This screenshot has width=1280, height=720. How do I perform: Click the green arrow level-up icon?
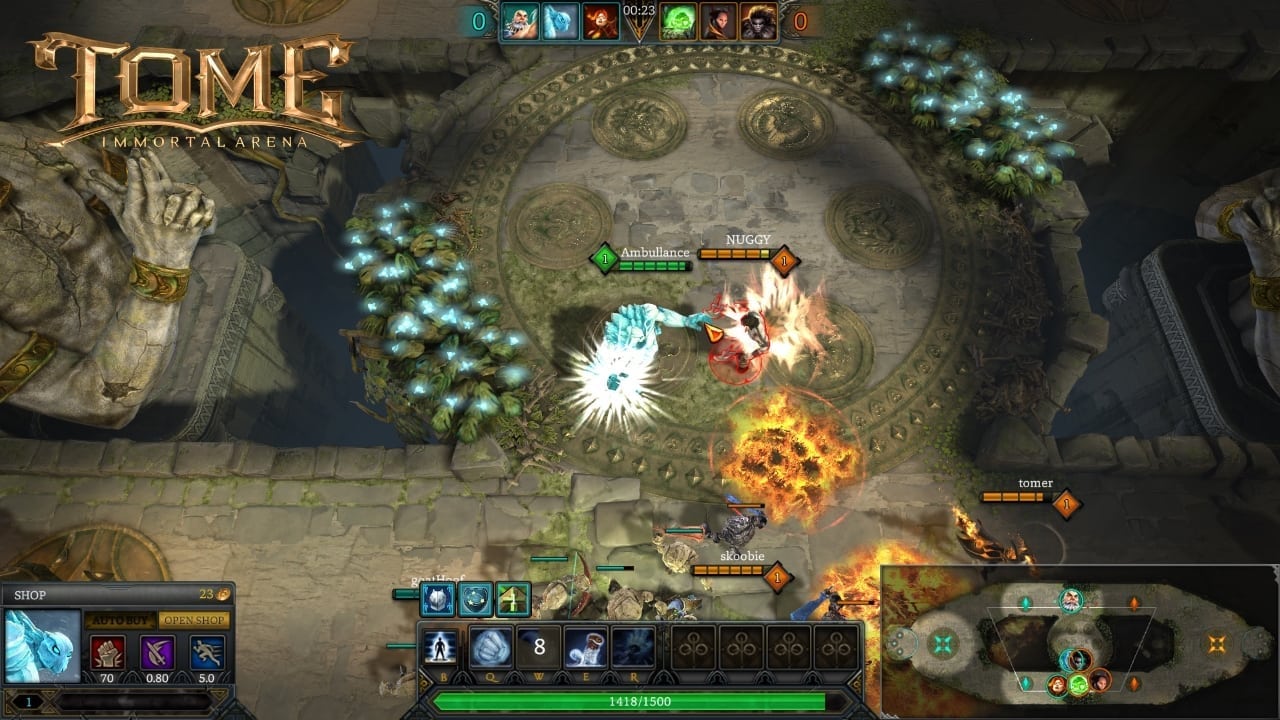(x=513, y=599)
